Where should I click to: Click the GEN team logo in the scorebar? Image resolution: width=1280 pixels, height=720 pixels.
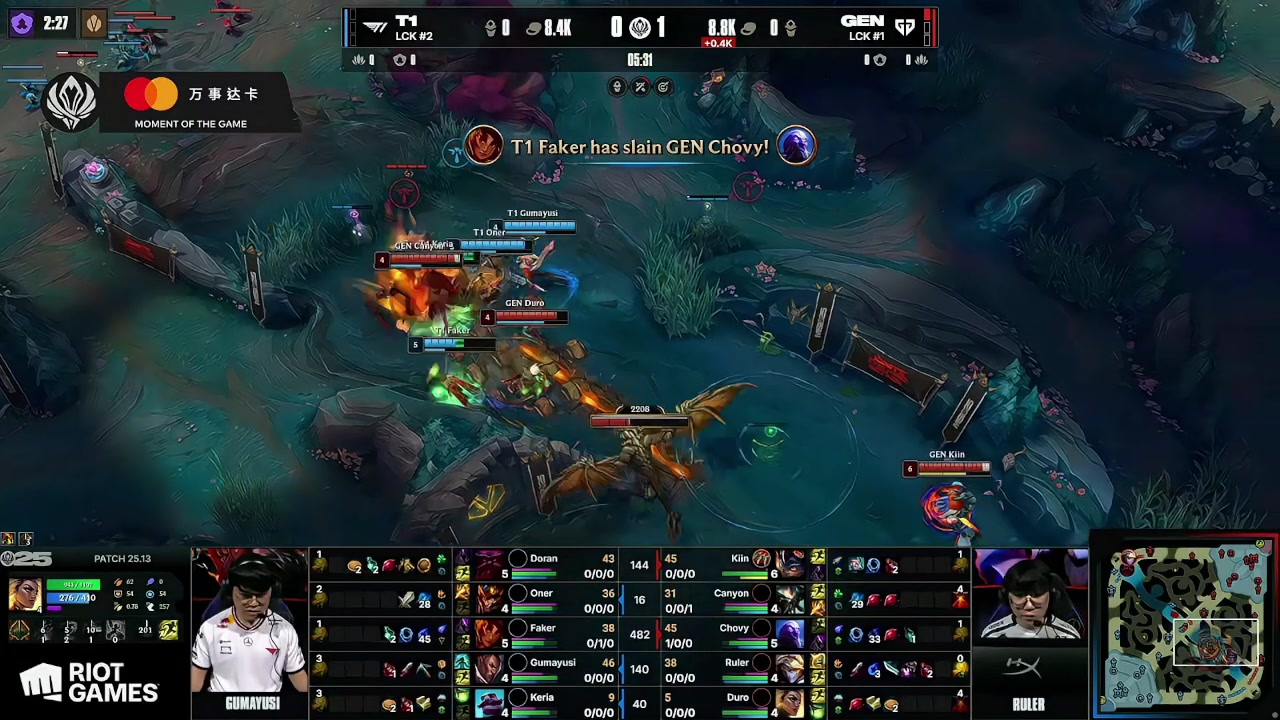[904, 28]
